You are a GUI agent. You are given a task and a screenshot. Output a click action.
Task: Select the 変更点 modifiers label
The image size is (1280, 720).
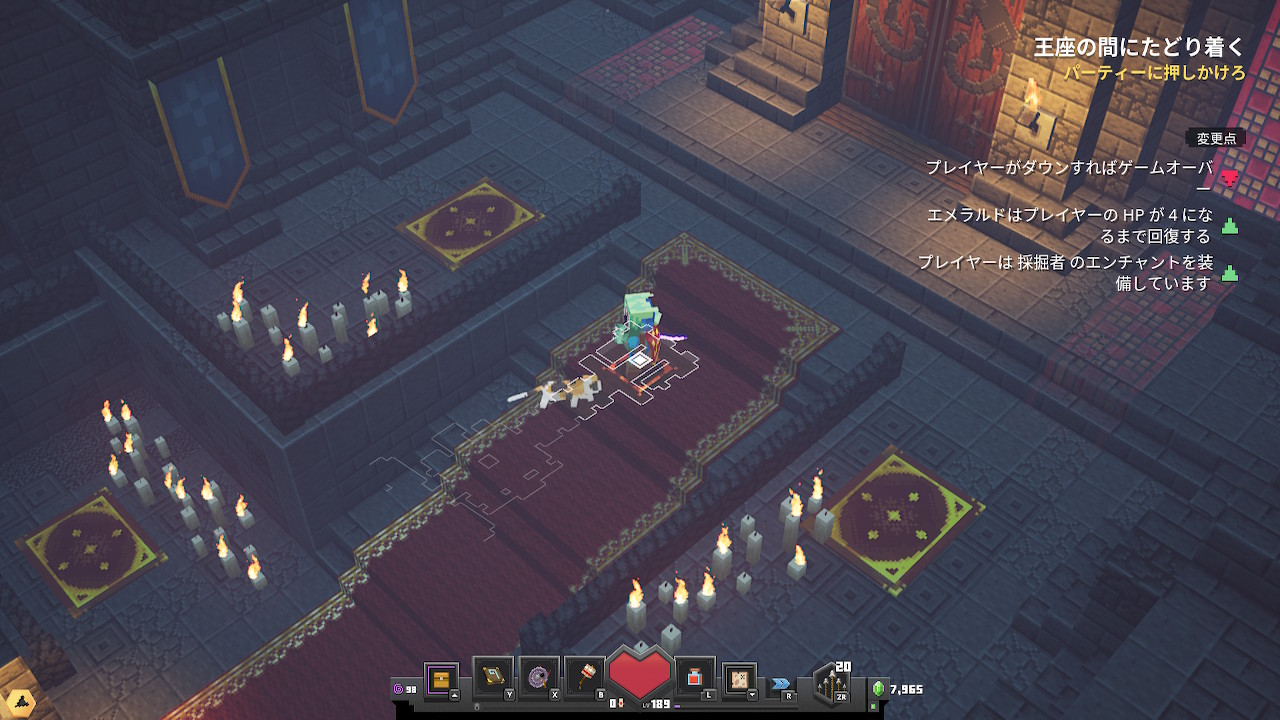pyautogui.click(x=1216, y=139)
